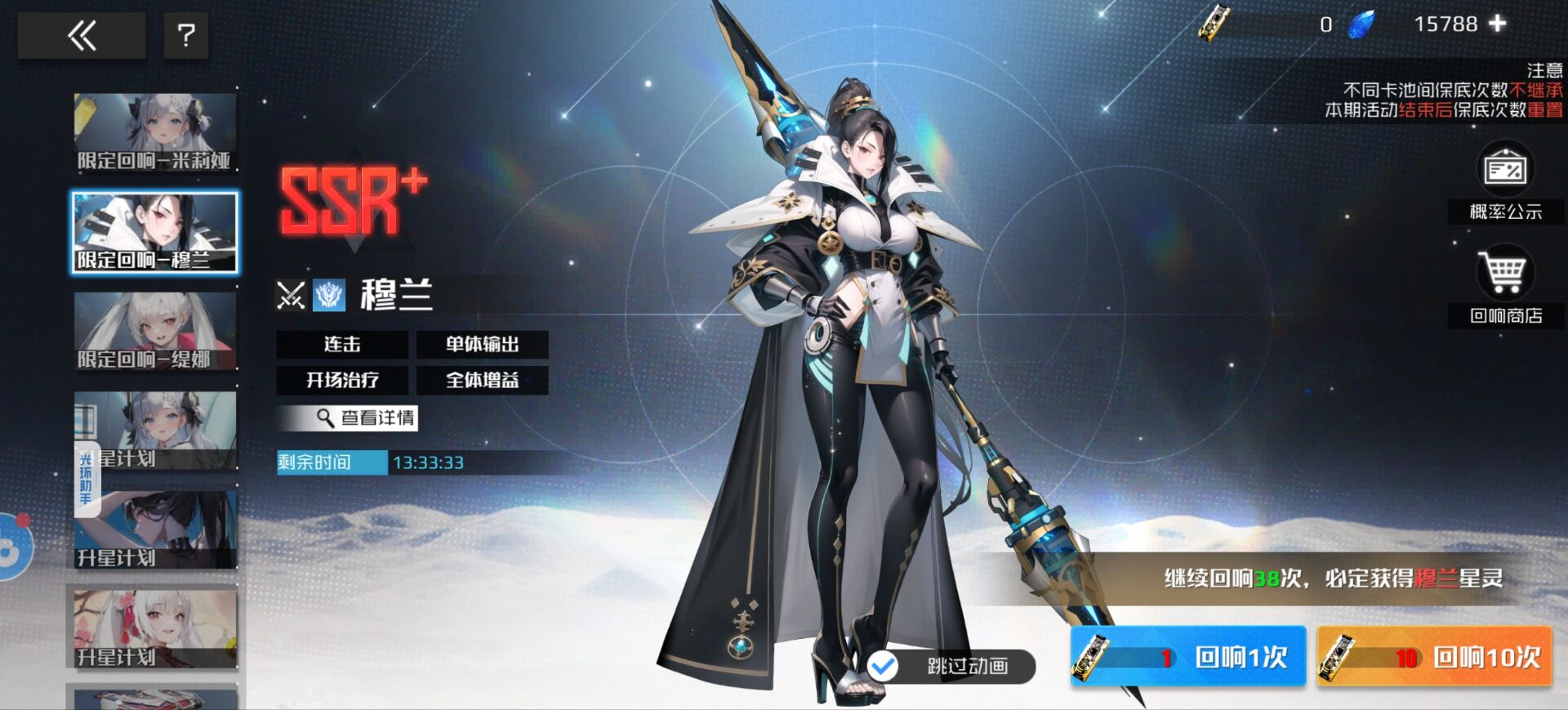Select the 限定回响-米莉娅 banner
The image size is (1568, 710).
(x=154, y=132)
